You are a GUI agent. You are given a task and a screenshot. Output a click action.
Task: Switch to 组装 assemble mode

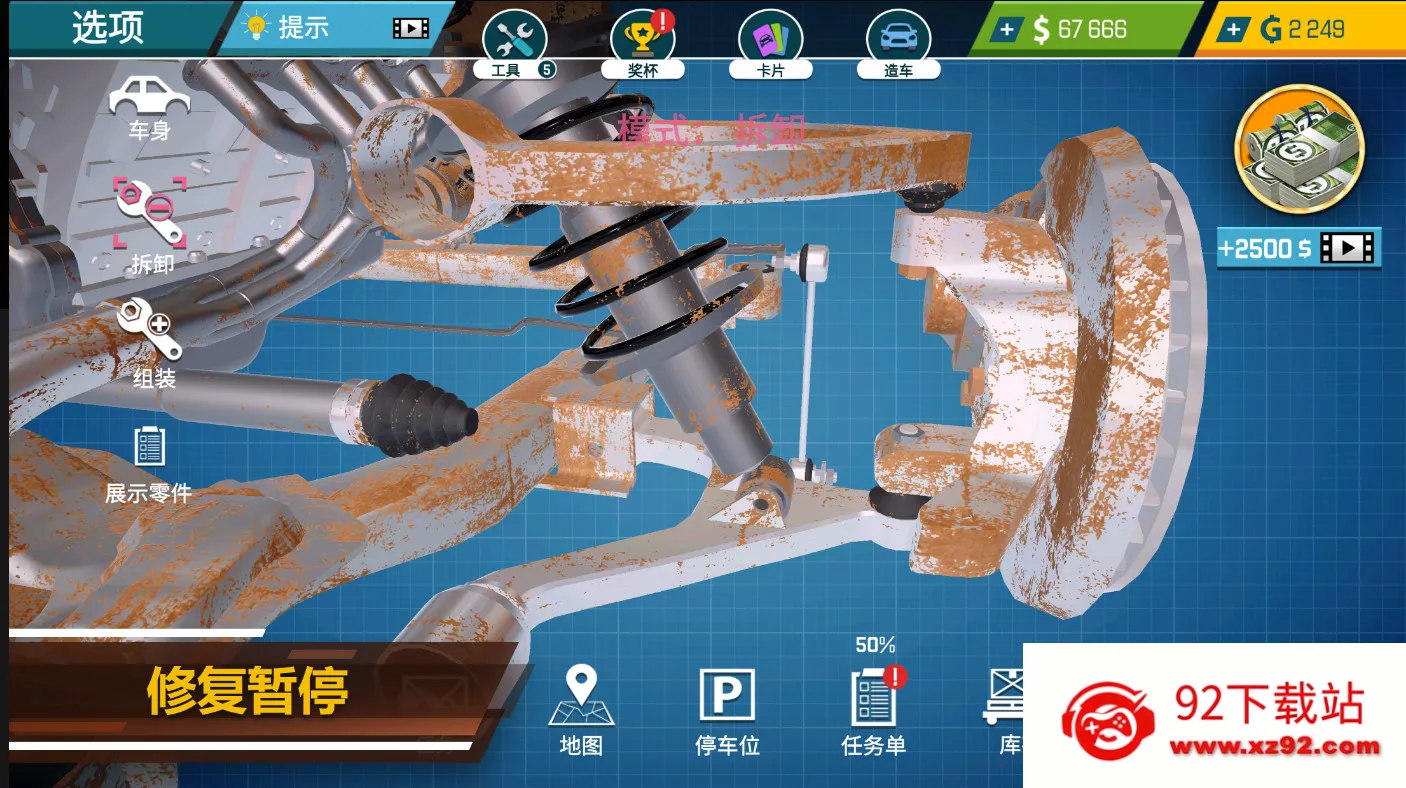click(151, 342)
